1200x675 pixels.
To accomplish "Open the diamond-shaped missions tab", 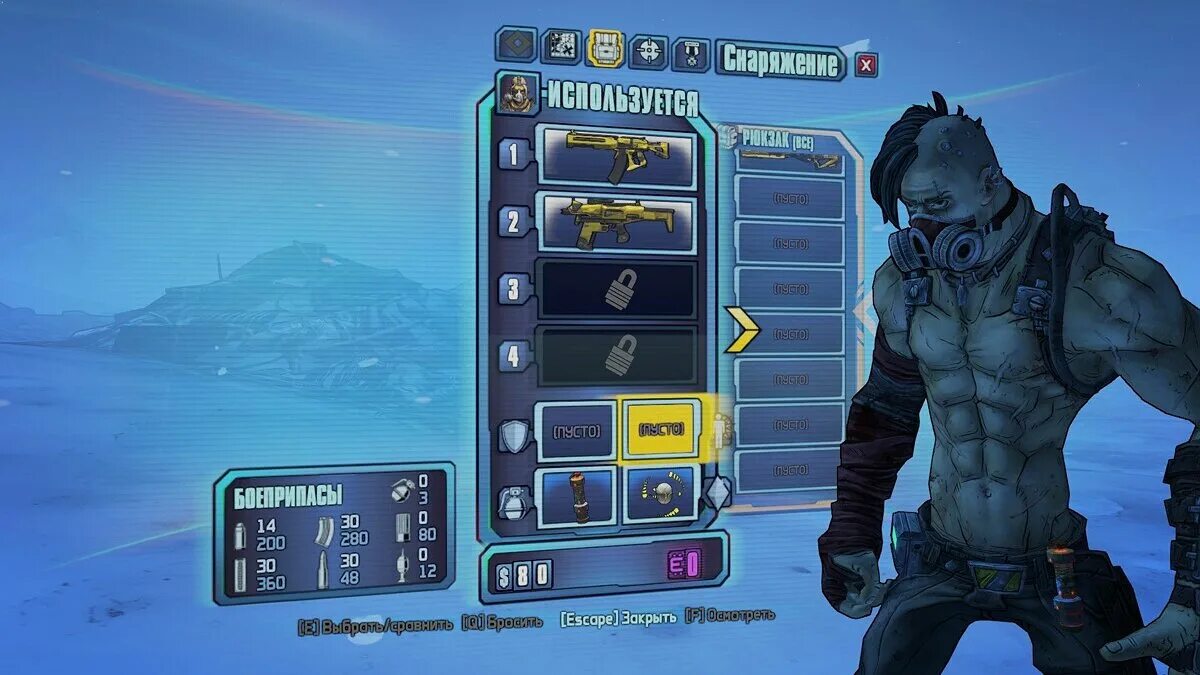I will click(516, 44).
